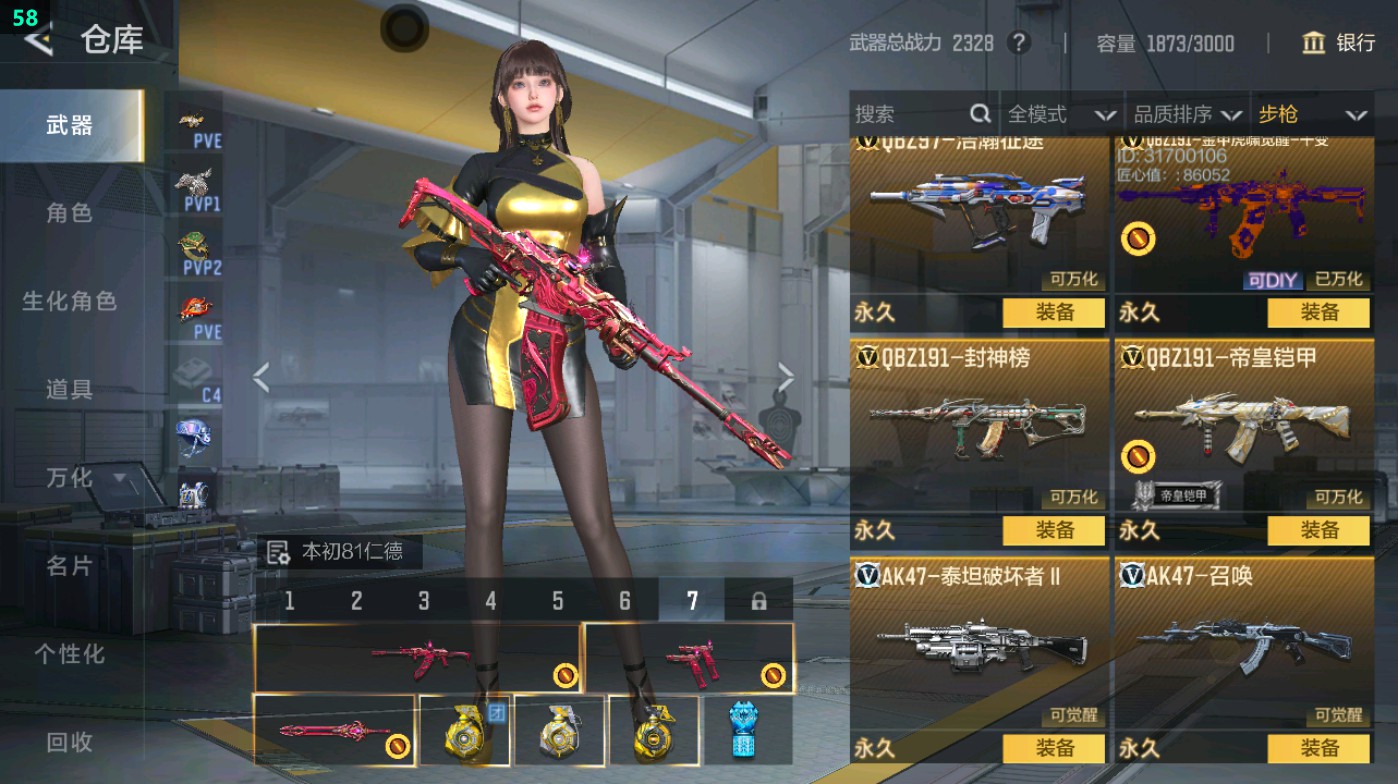Equip the QBZ191-帝皇铠甲 rifle
Viewport: 1398px width, 784px height.
point(1318,531)
